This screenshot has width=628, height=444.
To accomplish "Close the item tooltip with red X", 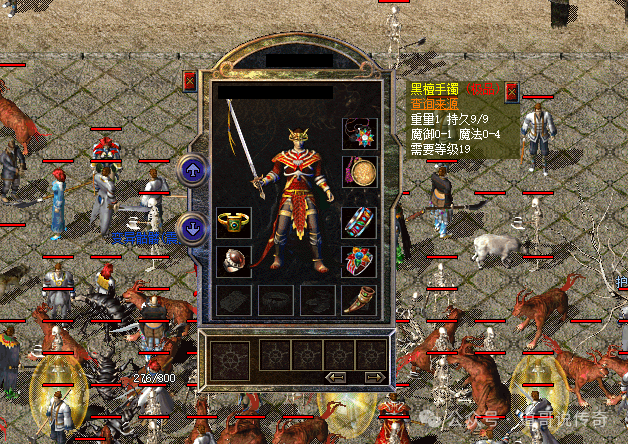I will click(x=512, y=92).
